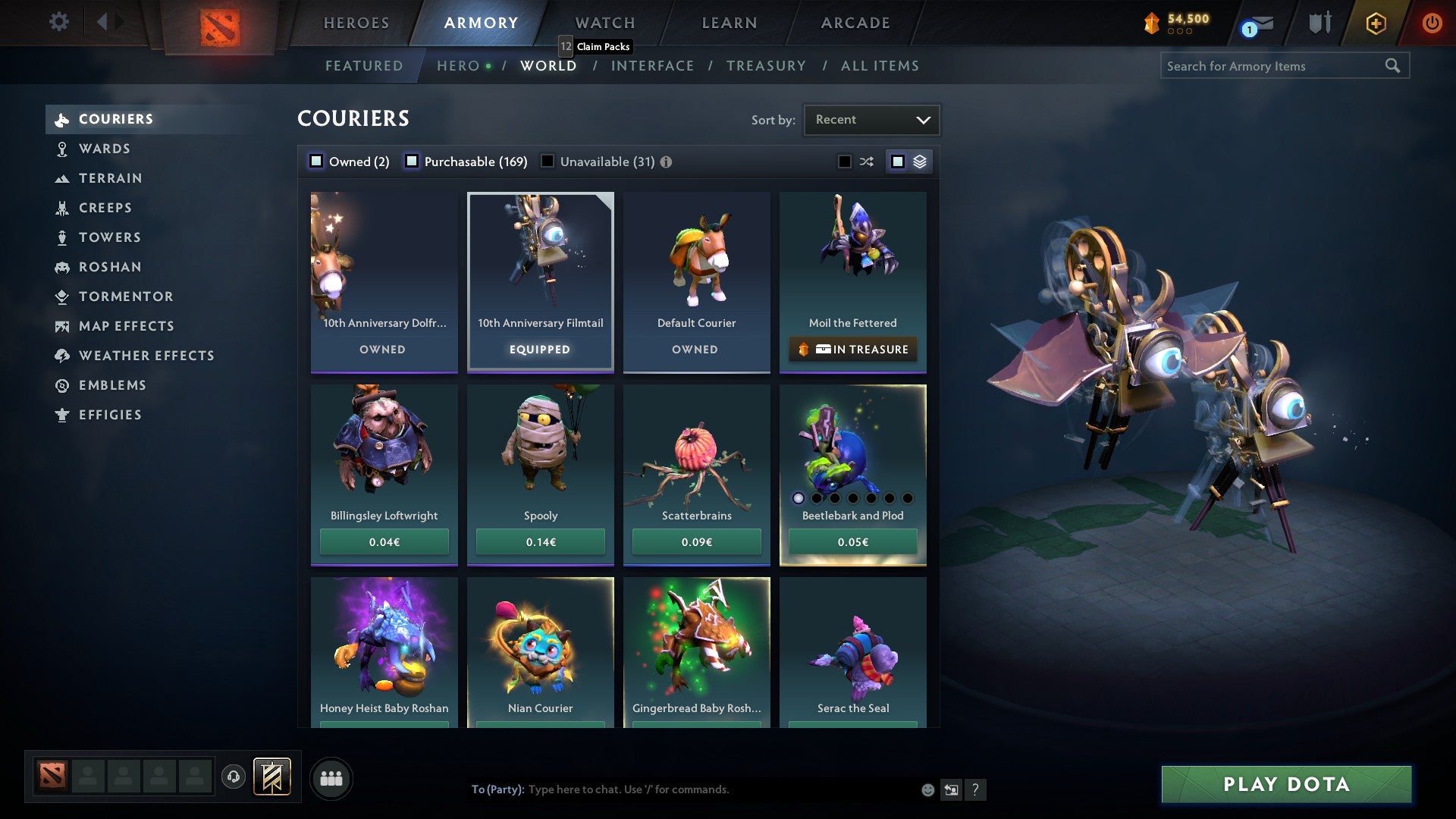Enable the Unavailable items filter
The height and width of the screenshot is (819, 1456).
tap(548, 161)
